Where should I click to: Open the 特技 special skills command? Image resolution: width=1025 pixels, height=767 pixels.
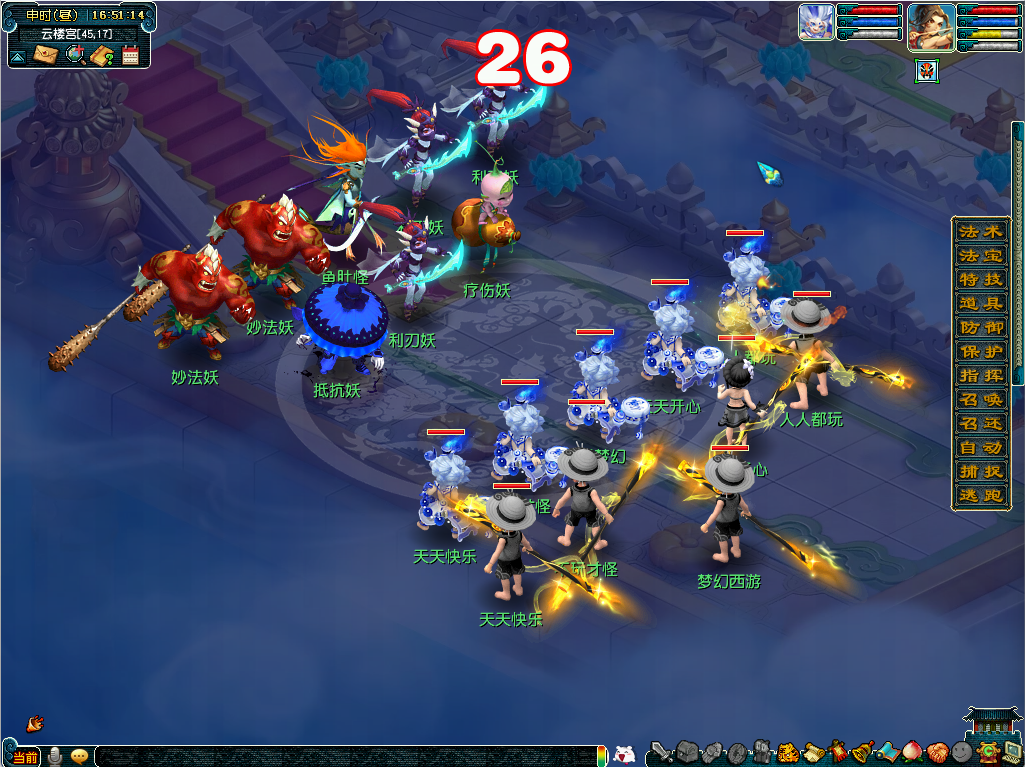tap(980, 279)
